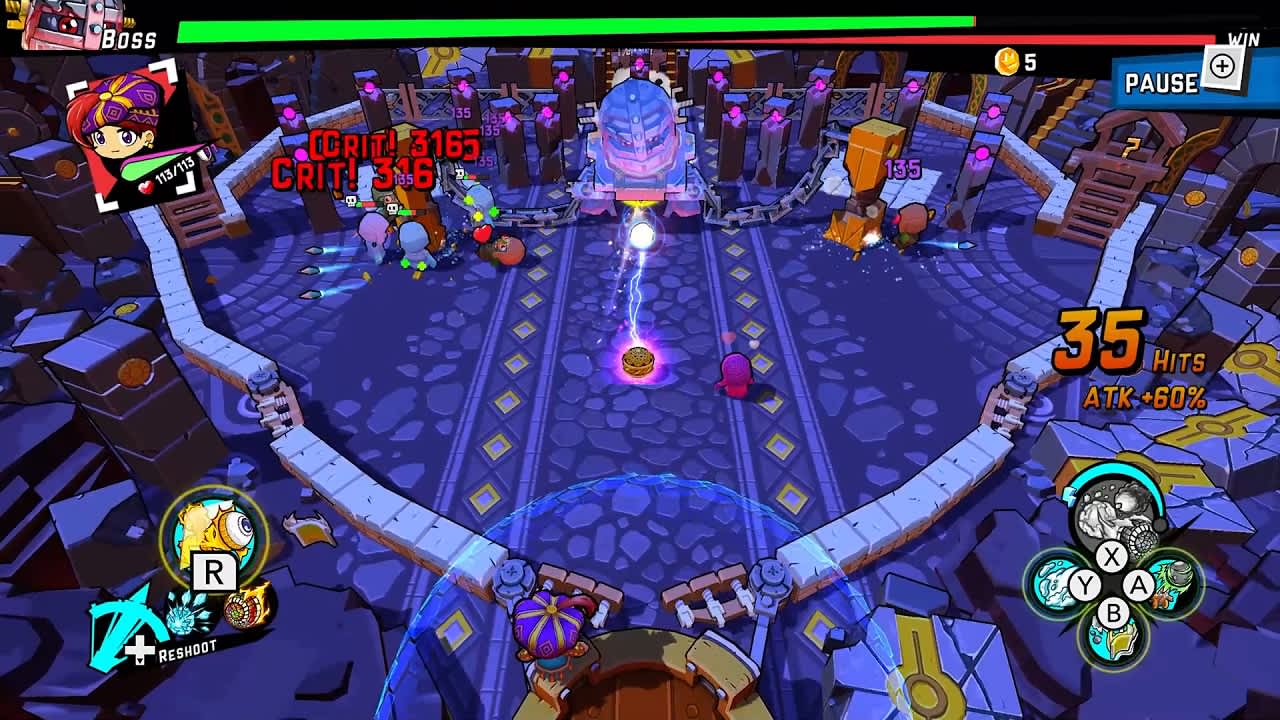Viewport: 1280px width, 720px height.
Task: Click the heart icon beside 113/113
Action: coord(147,187)
